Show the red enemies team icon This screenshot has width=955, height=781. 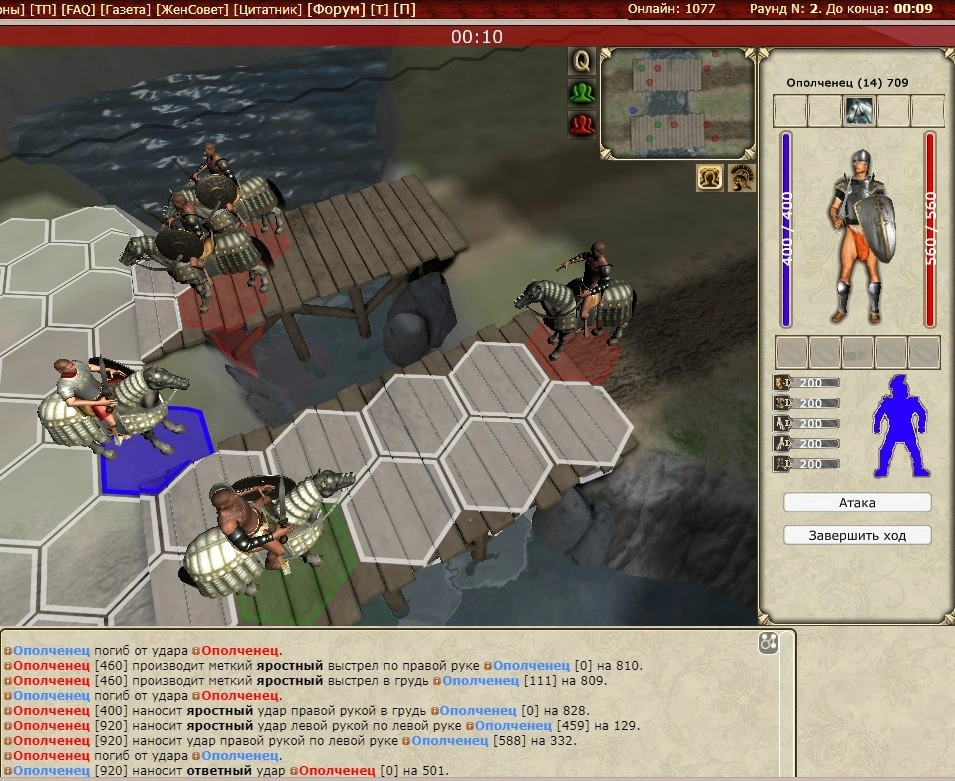[x=581, y=125]
